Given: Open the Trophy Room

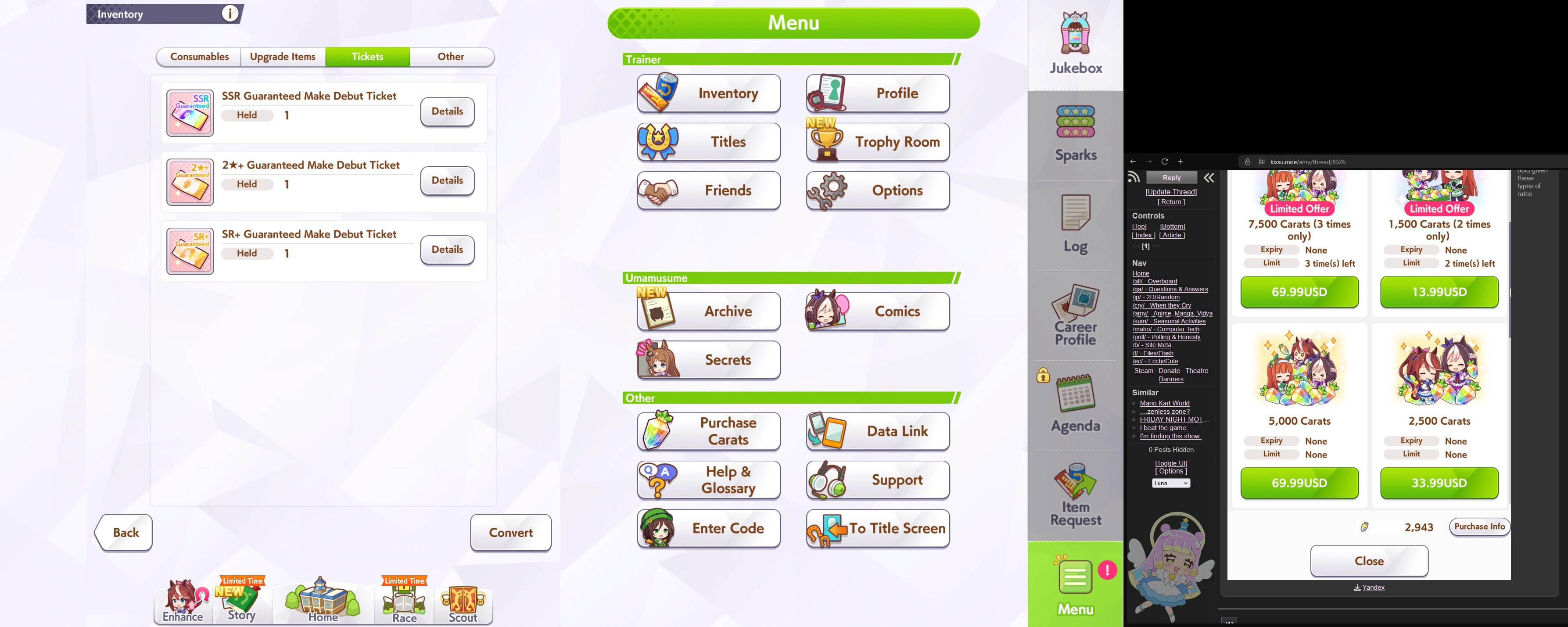Looking at the screenshot, I should (877, 142).
